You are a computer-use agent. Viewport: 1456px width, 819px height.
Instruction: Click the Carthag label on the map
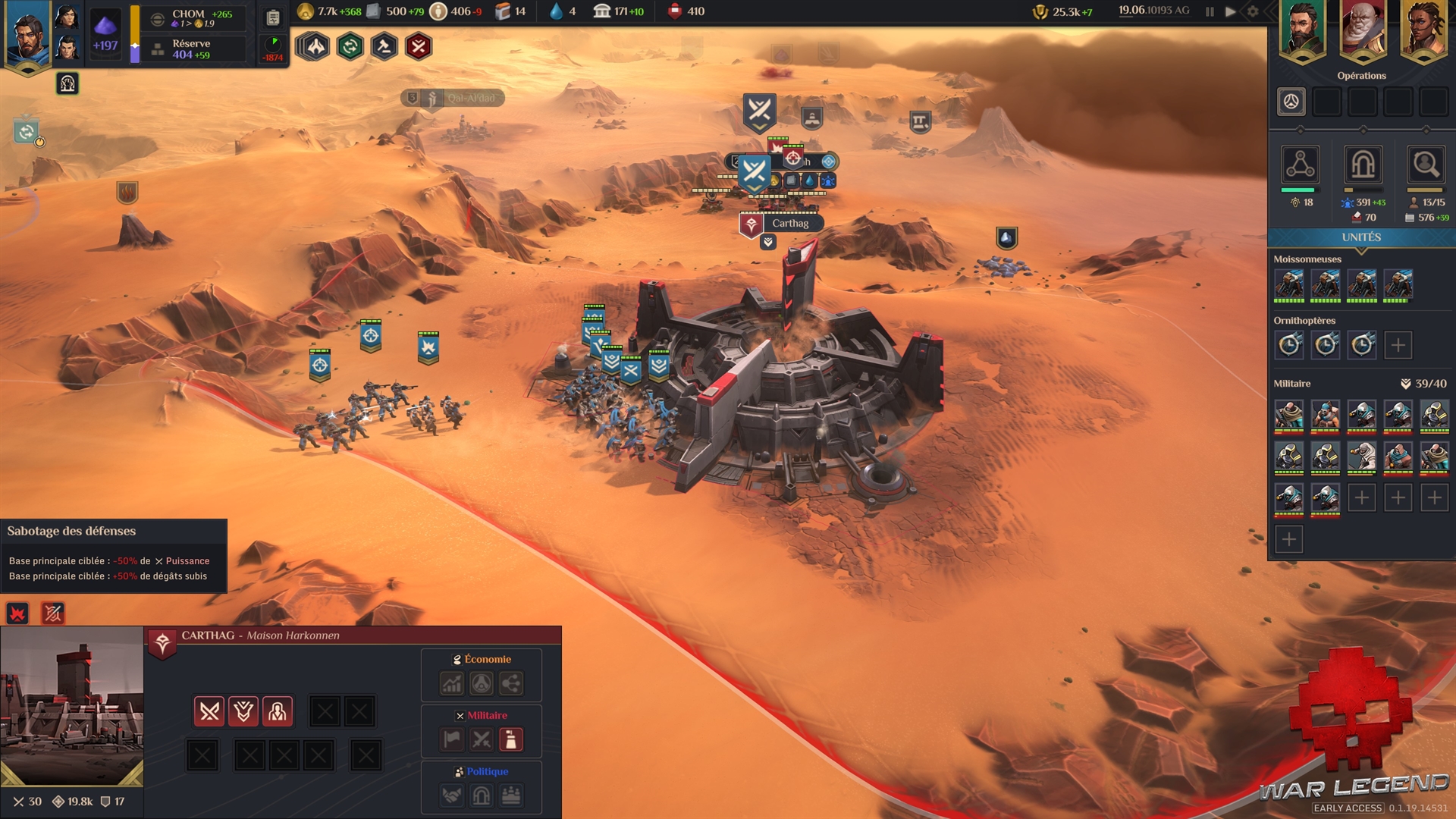(790, 223)
